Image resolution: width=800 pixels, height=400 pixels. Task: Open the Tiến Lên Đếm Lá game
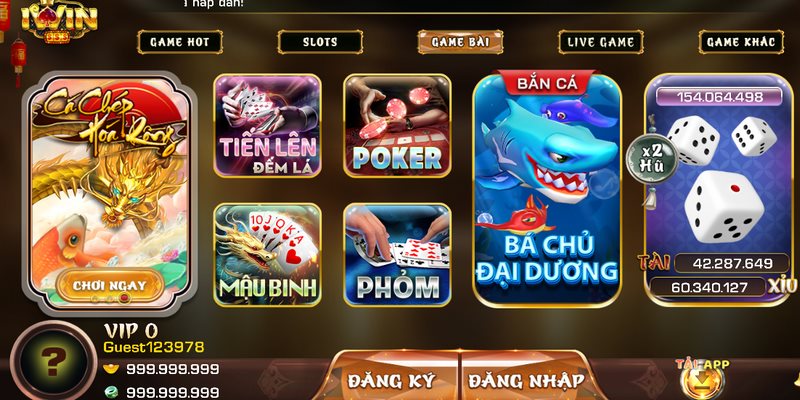267,127
